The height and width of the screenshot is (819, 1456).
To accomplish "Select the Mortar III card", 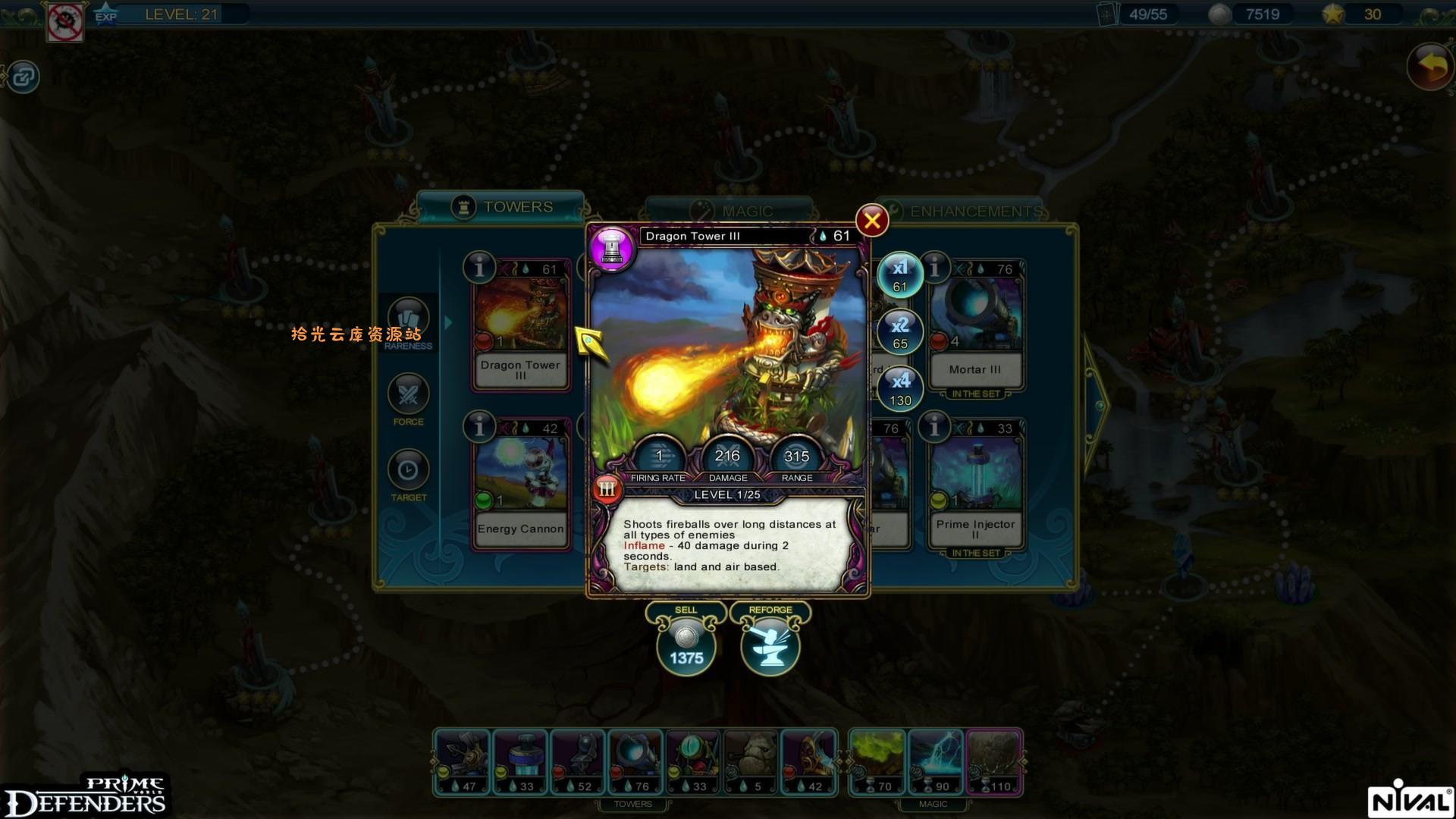I will pos(975,326).
